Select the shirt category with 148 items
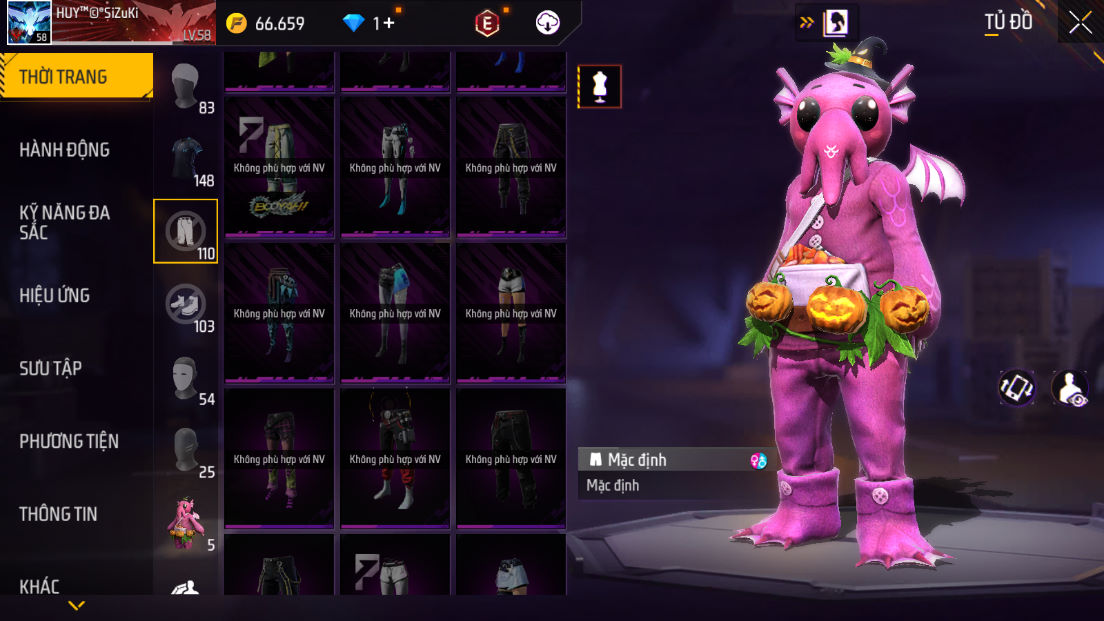 point(186,160)
